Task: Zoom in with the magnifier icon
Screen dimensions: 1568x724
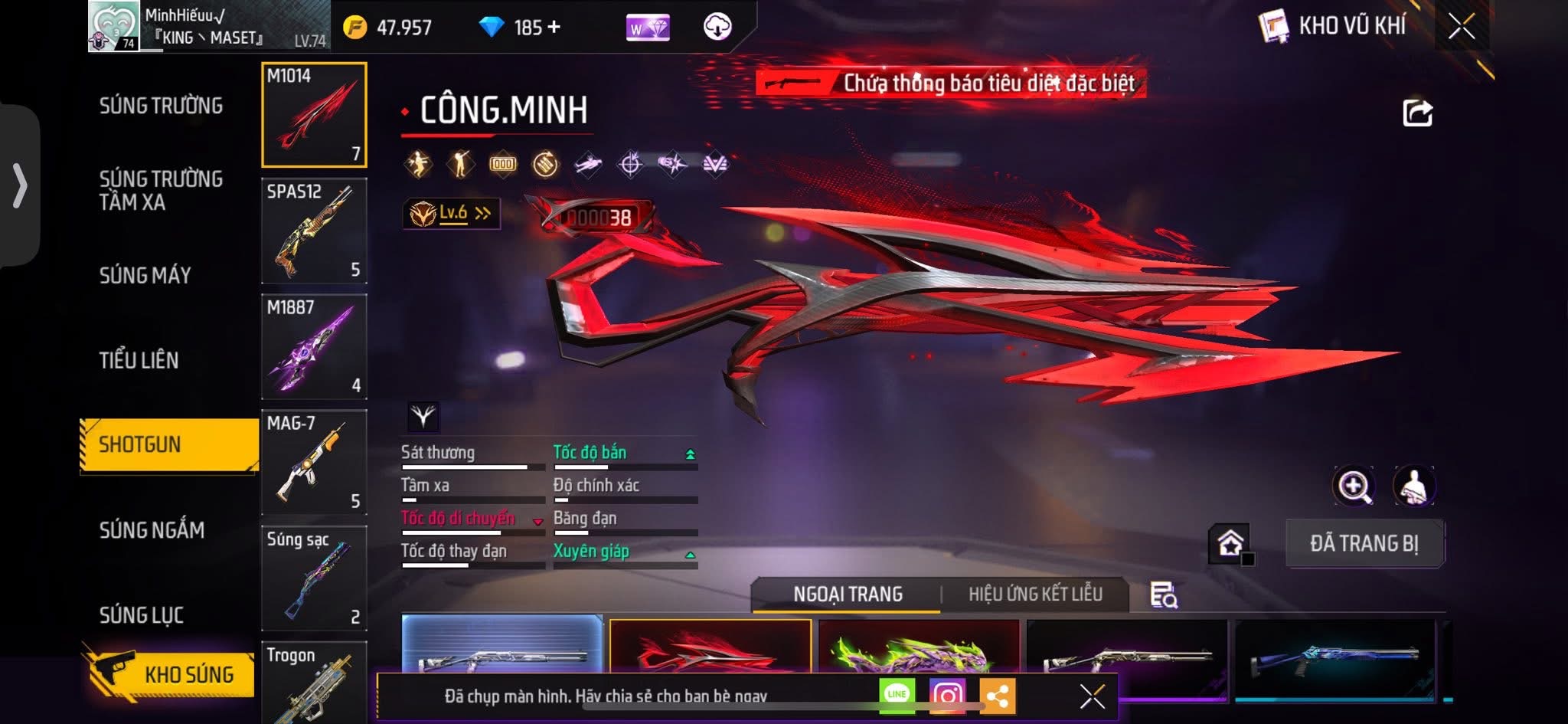Action: click(1354, 486)
